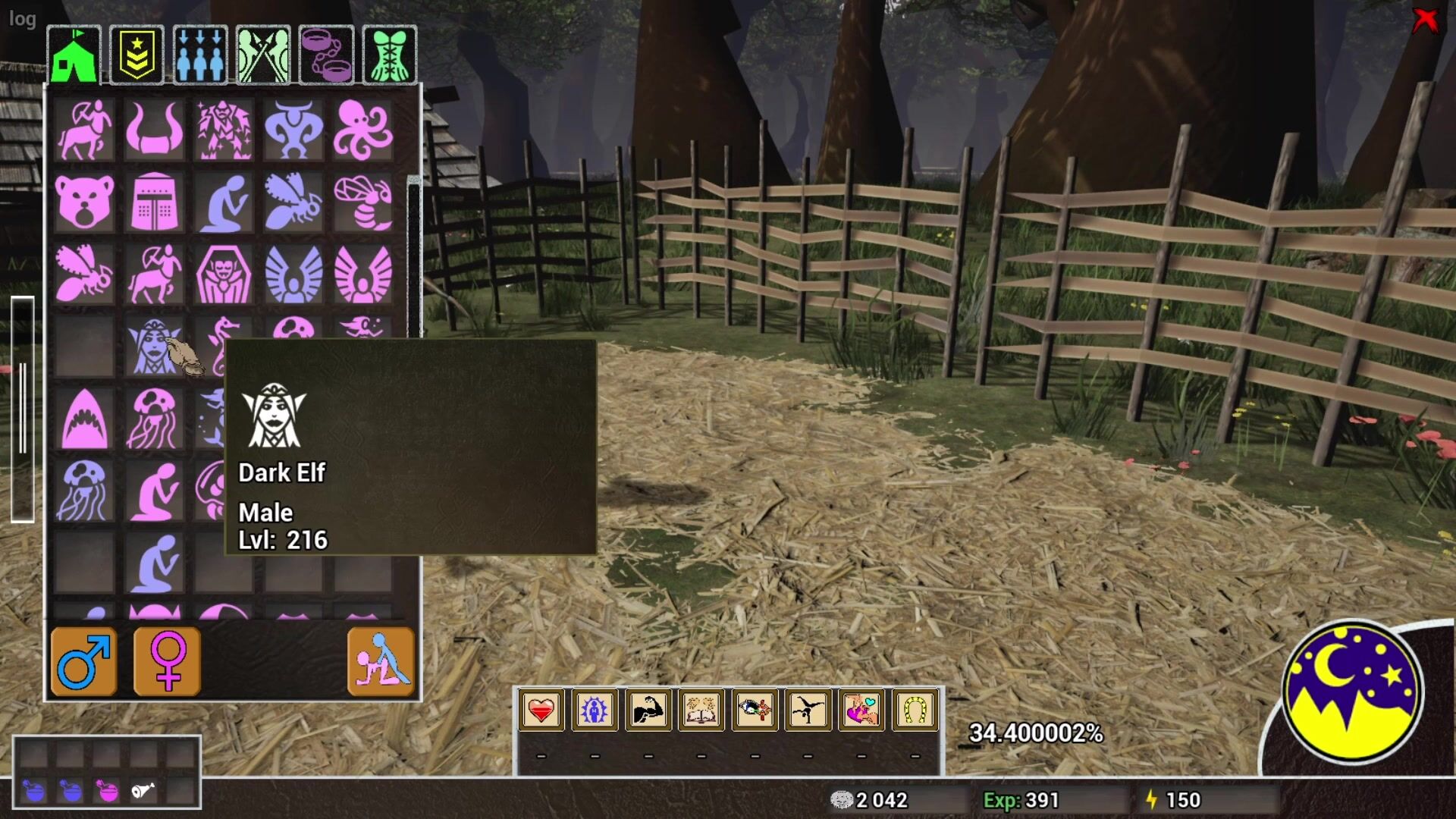Image resolution: width=1456 pixels, height=819 pixels.
Task: Open the crossed spears tab
Action: 263,55
